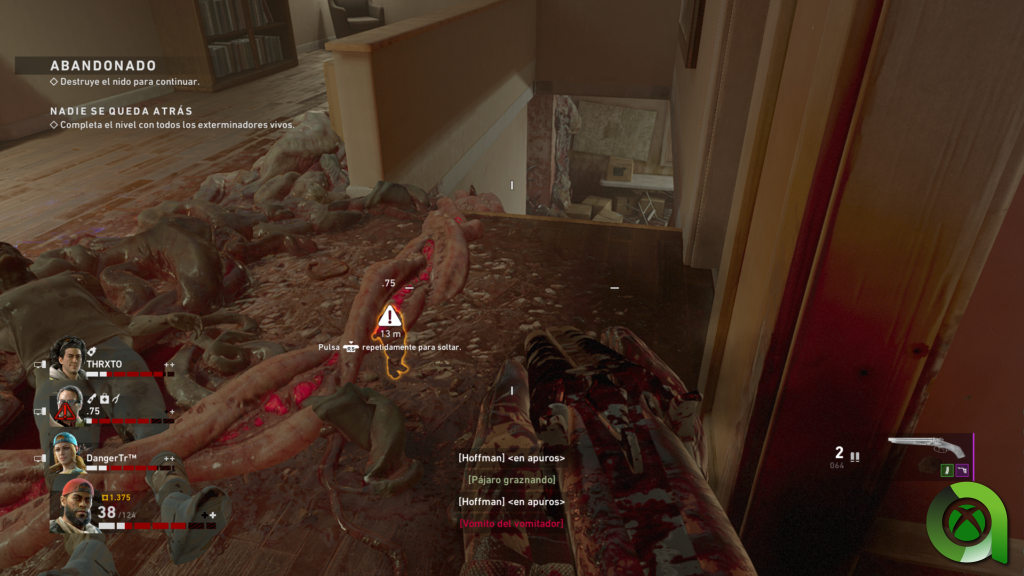Click the medkit icon above .75's name
The width and height of the screenshot is (1024, 576).
[104, 399]
